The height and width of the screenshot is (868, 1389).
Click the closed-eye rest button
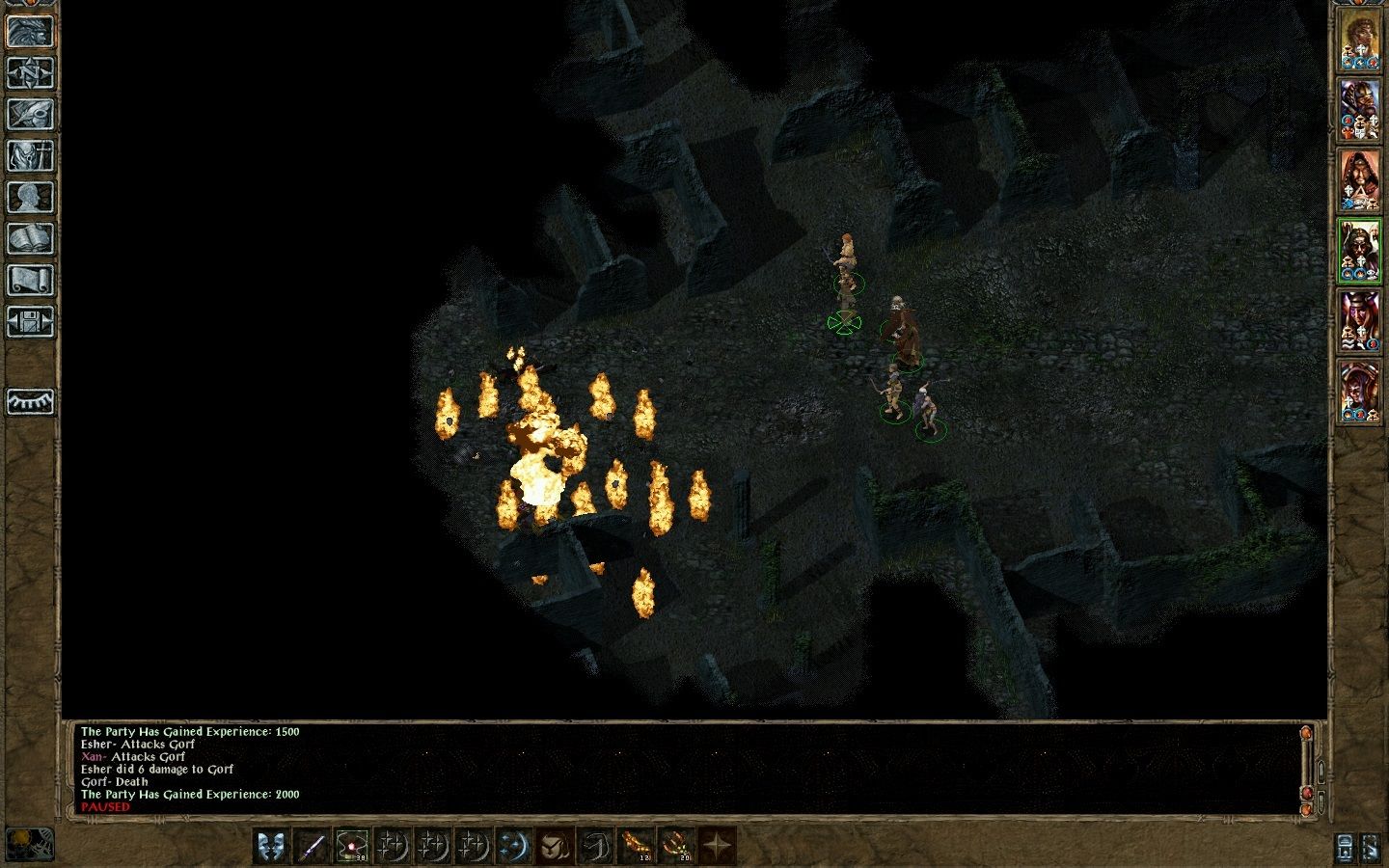tap(30, 401)
